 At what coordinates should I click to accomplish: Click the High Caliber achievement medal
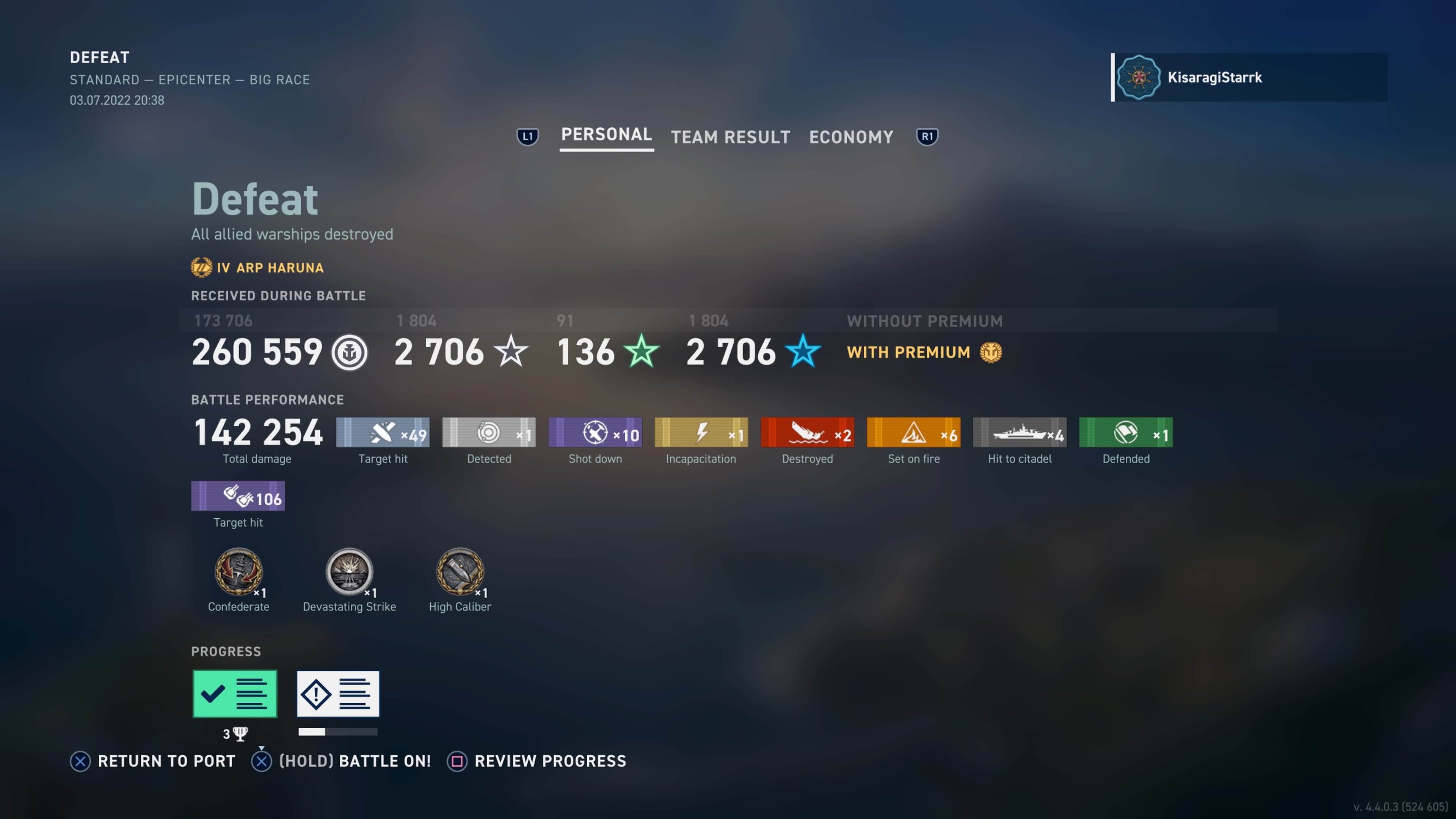(x=460, y=573)
